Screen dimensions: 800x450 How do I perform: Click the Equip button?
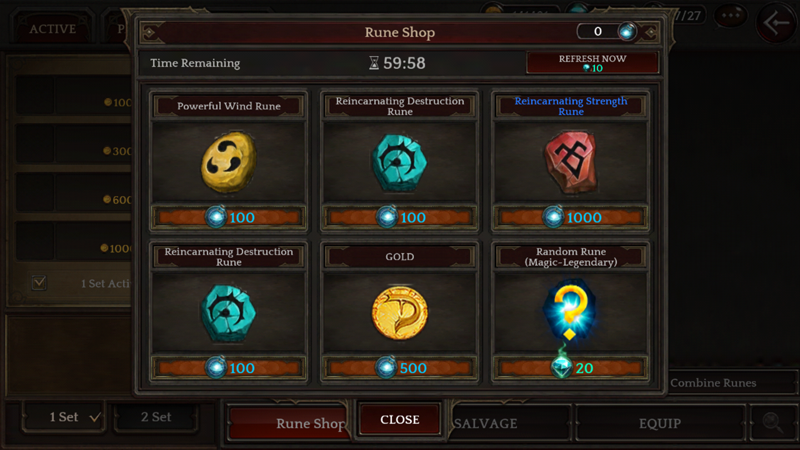[x=659, y=423]
